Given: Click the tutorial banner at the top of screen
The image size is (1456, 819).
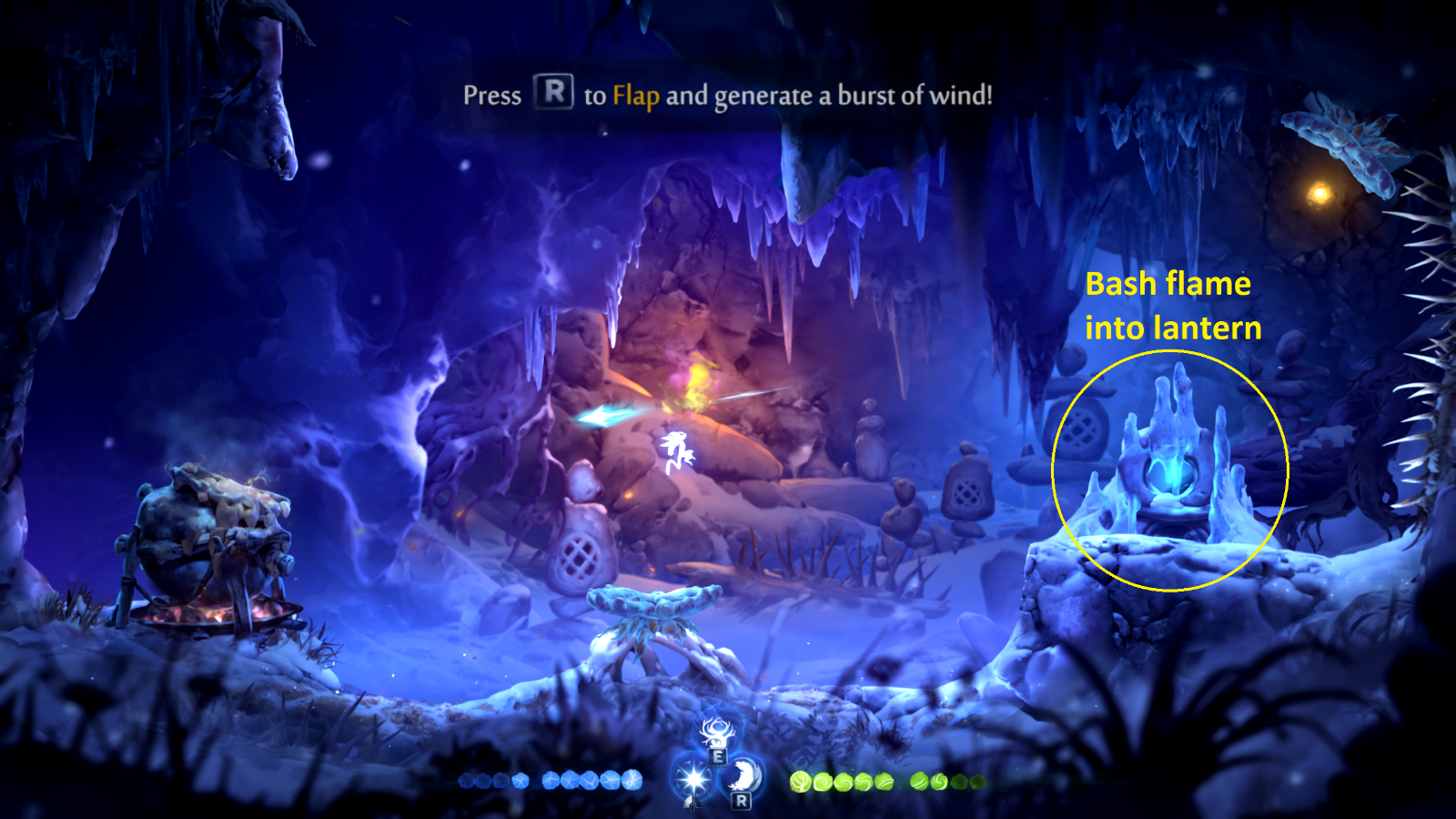Looking at the screenshot, I should point(728,92).
